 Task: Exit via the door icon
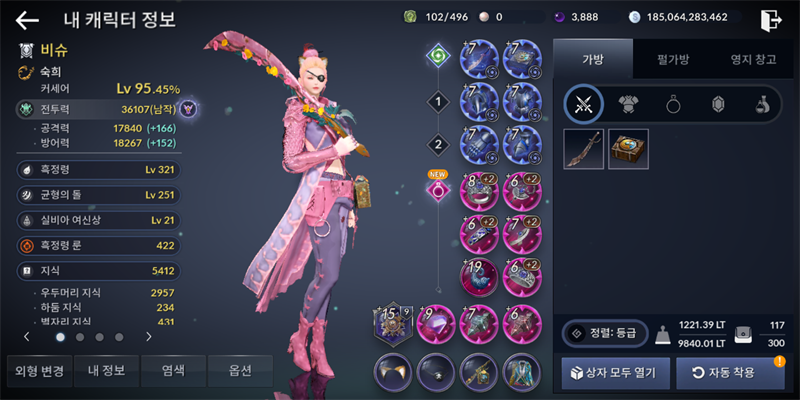[771, 19]
